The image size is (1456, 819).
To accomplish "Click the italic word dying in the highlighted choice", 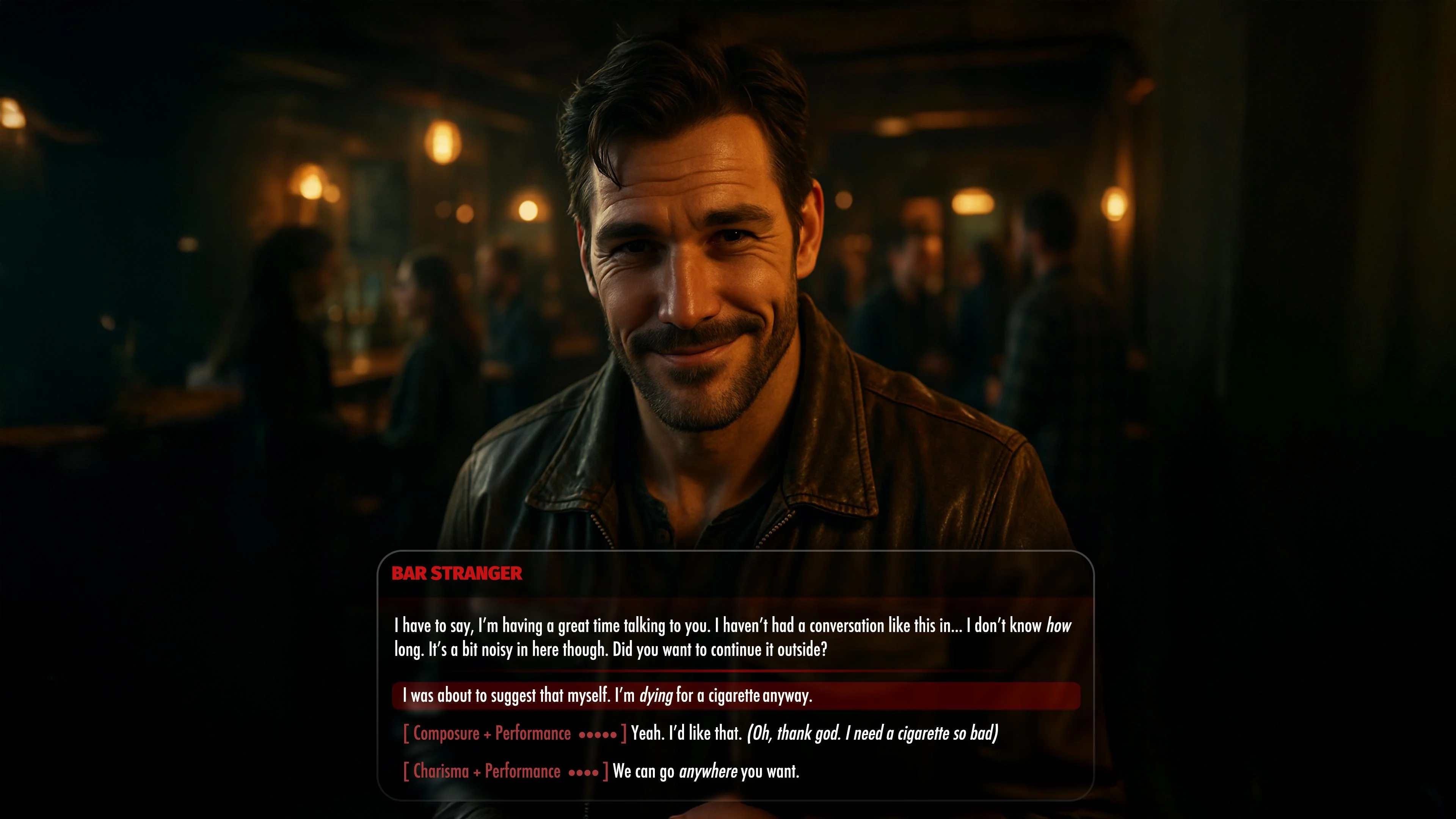I will tap(656, 697).
